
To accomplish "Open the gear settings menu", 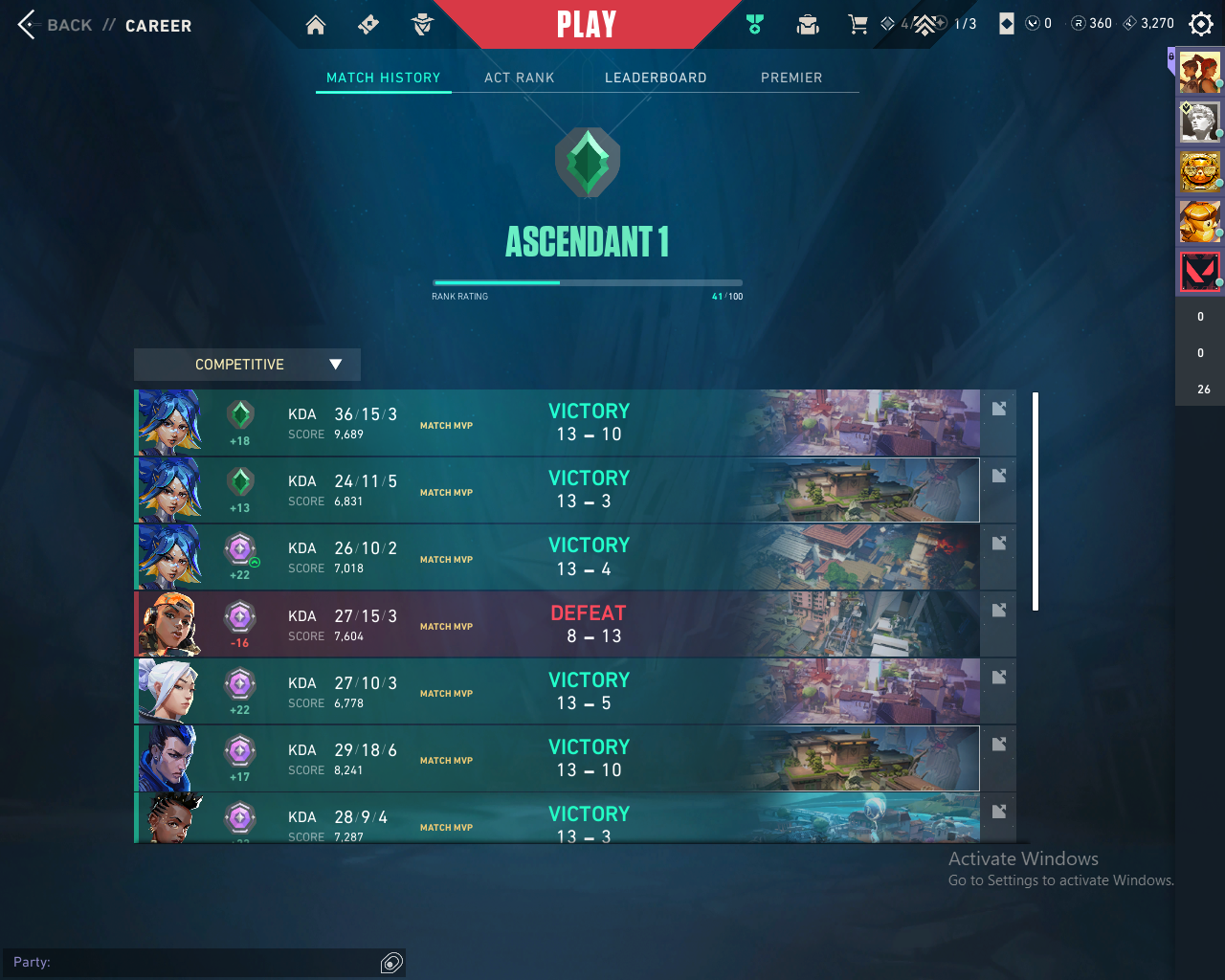I will click(1200, 24).
